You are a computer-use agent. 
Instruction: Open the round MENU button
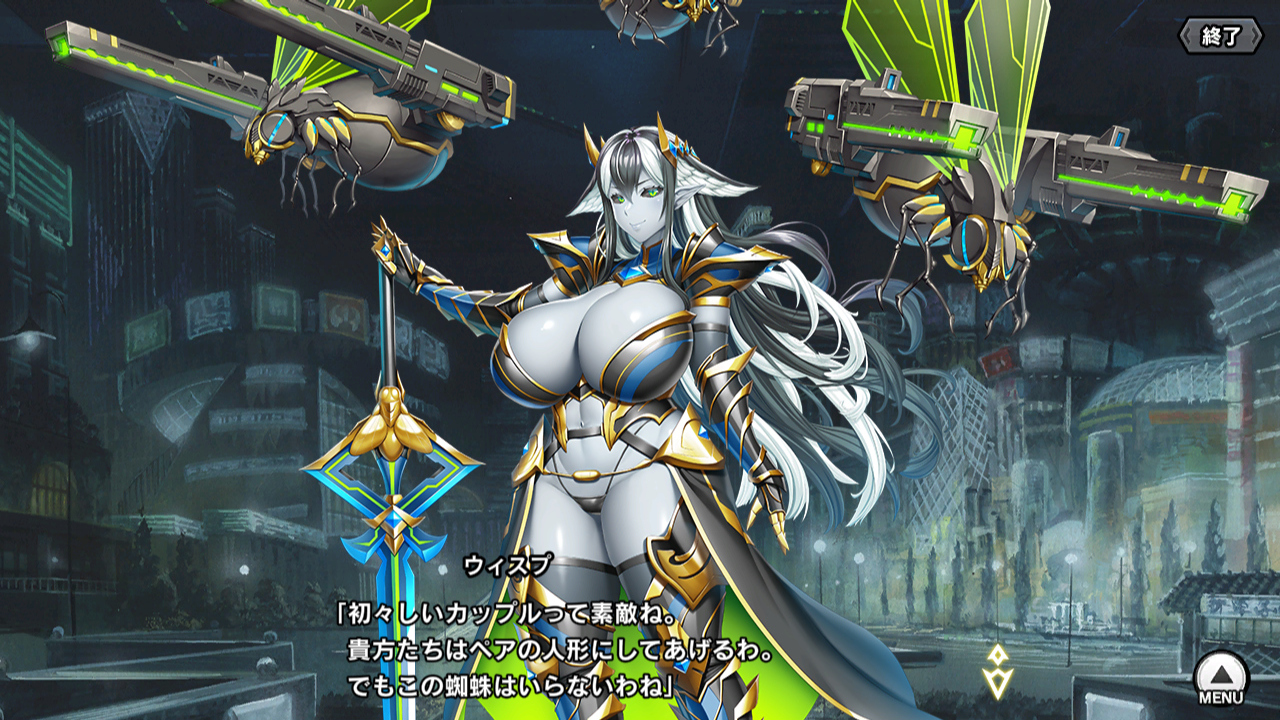1221,677
